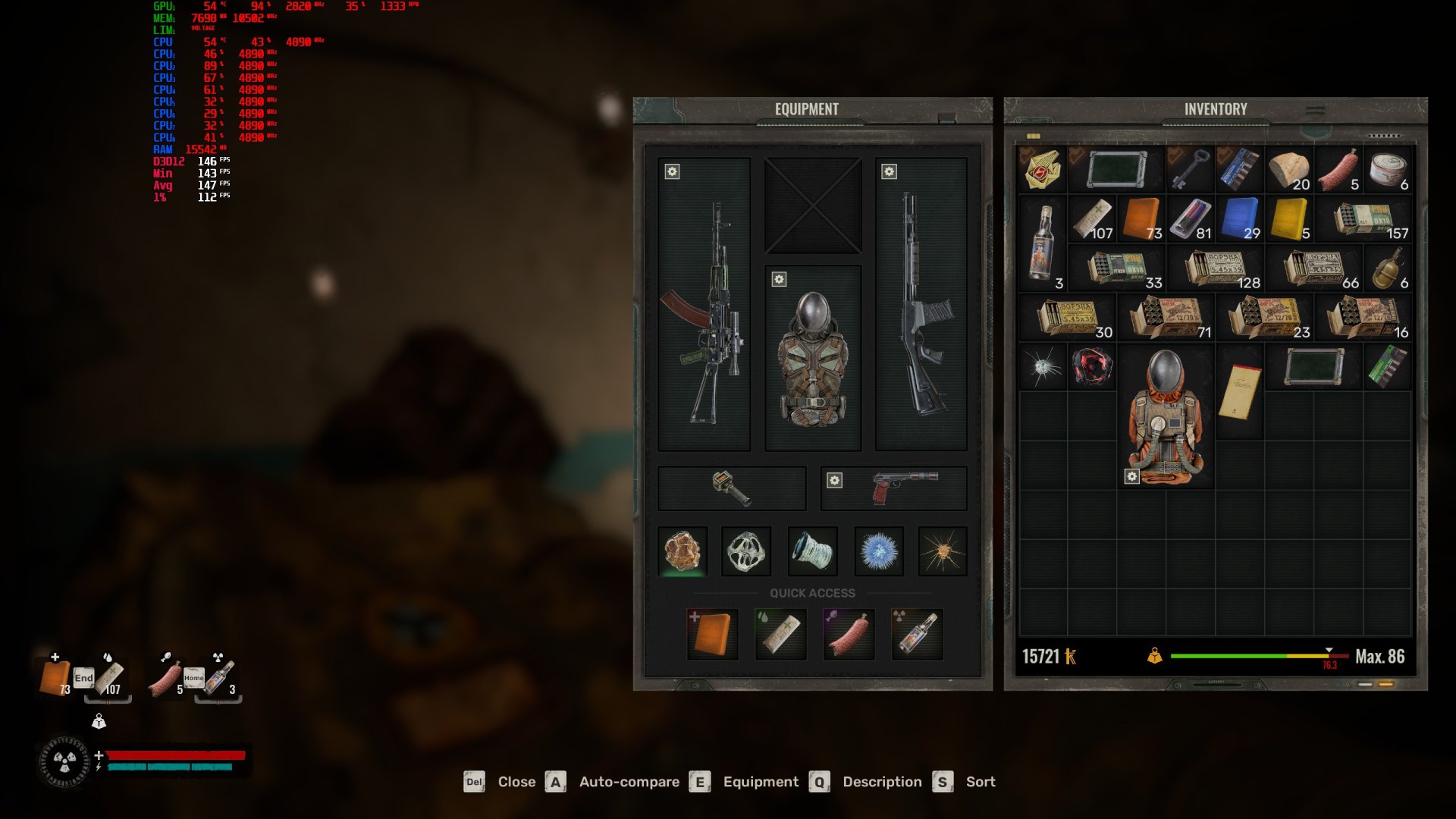The image size is (1456, 819).
Task: Click the key item in inventory
Action: 1190,169
